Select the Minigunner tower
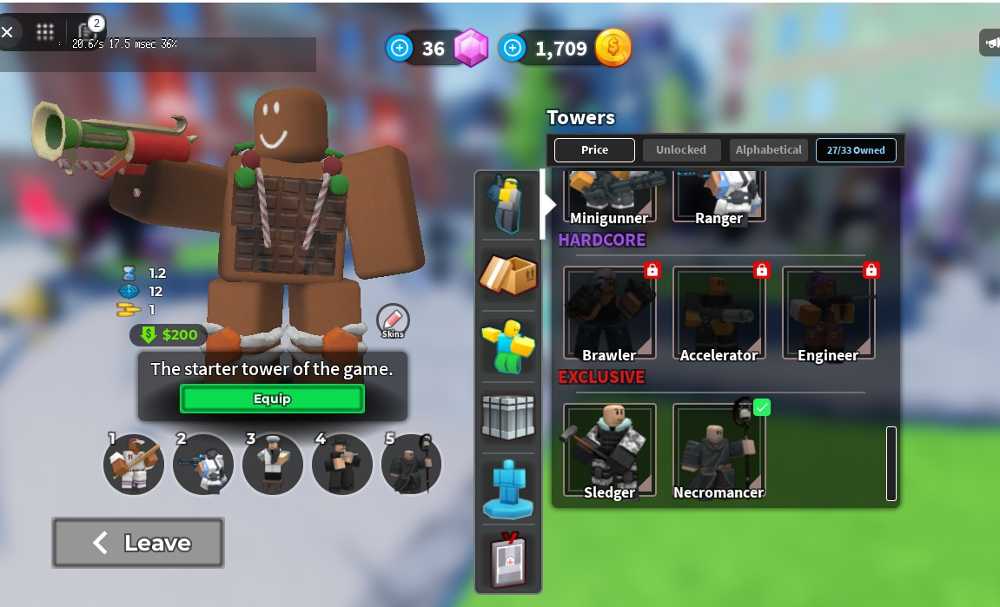 point(609,197)
